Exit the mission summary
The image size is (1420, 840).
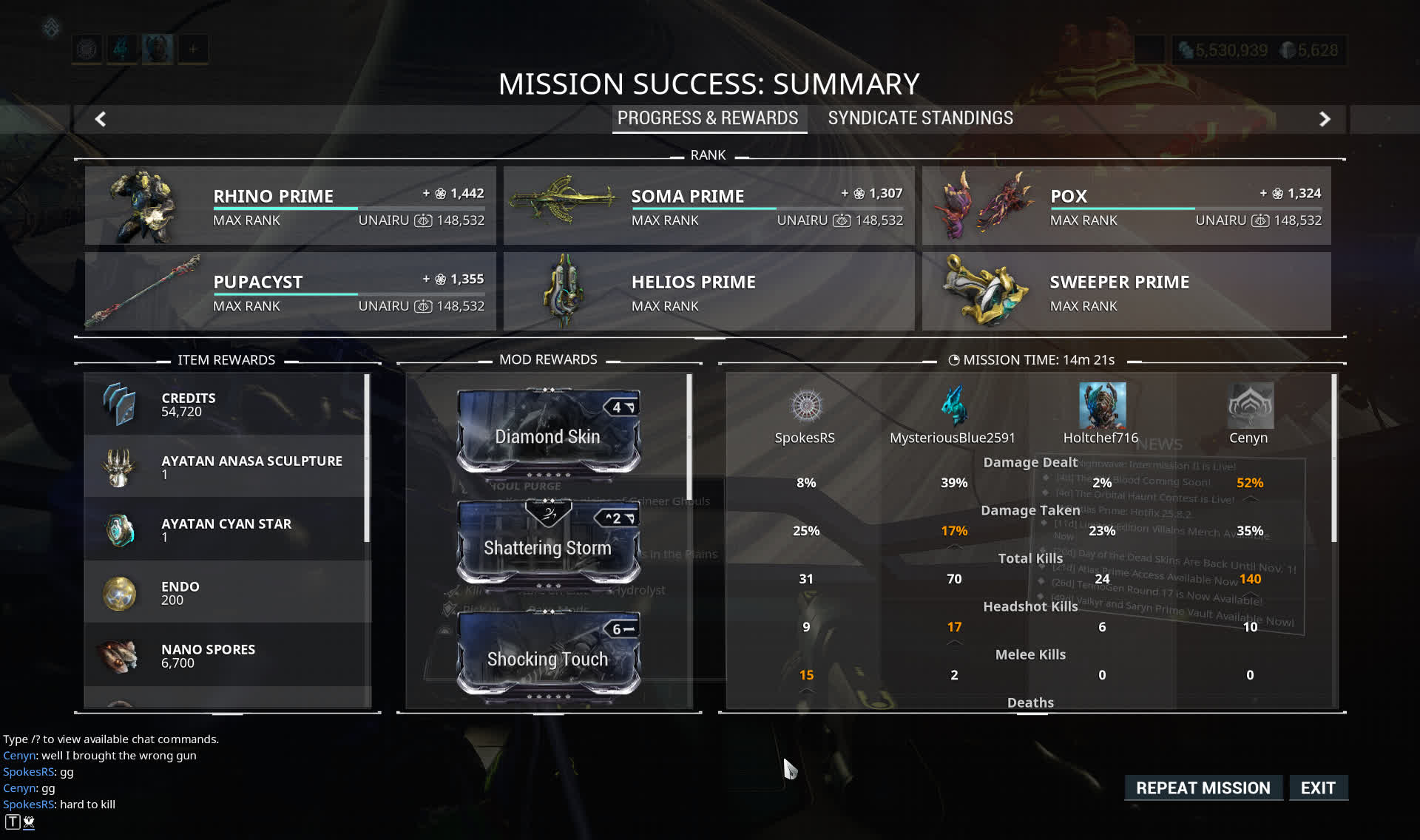pos(1318,788)
